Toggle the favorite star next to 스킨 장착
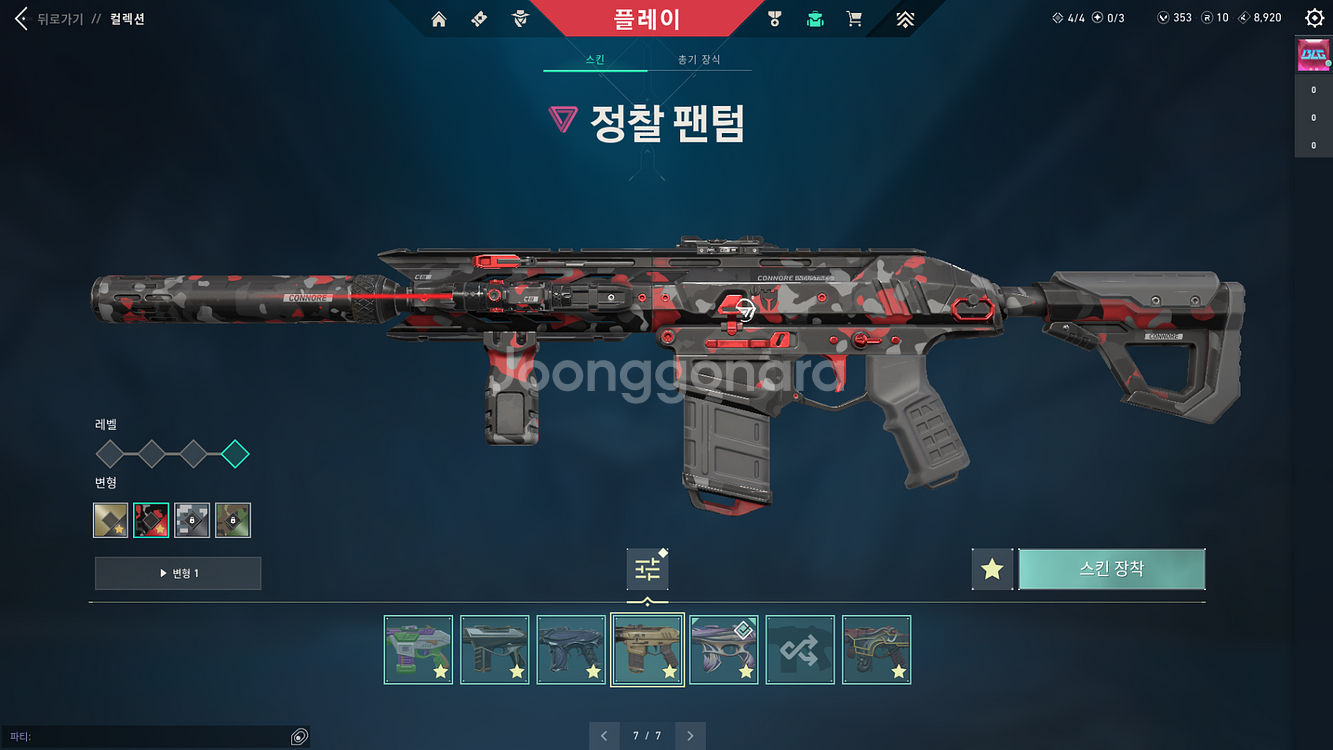This screenshot has width=1333, height=750. coord(991,568)
